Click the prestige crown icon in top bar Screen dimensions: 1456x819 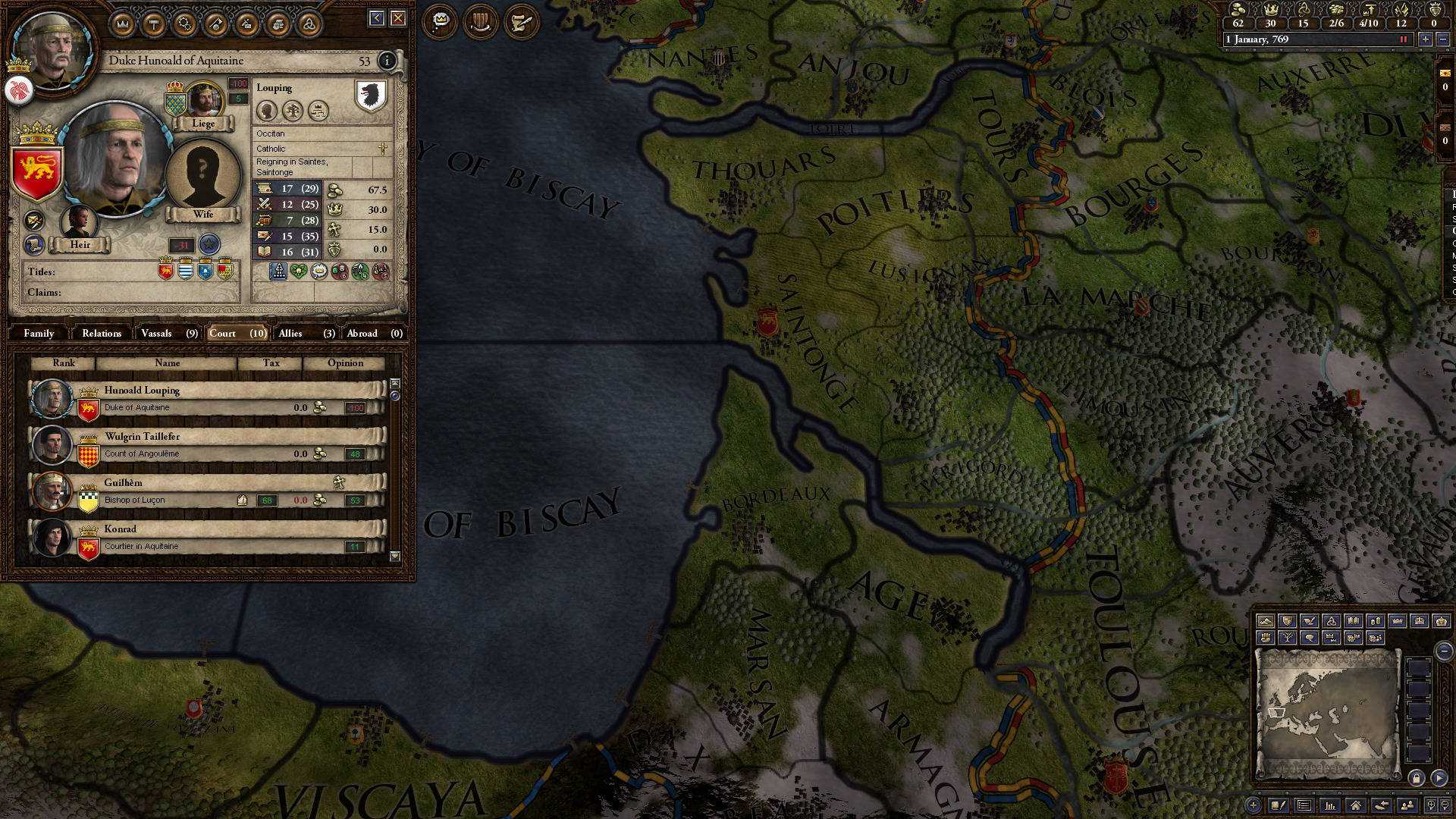tap(1271, 10)
